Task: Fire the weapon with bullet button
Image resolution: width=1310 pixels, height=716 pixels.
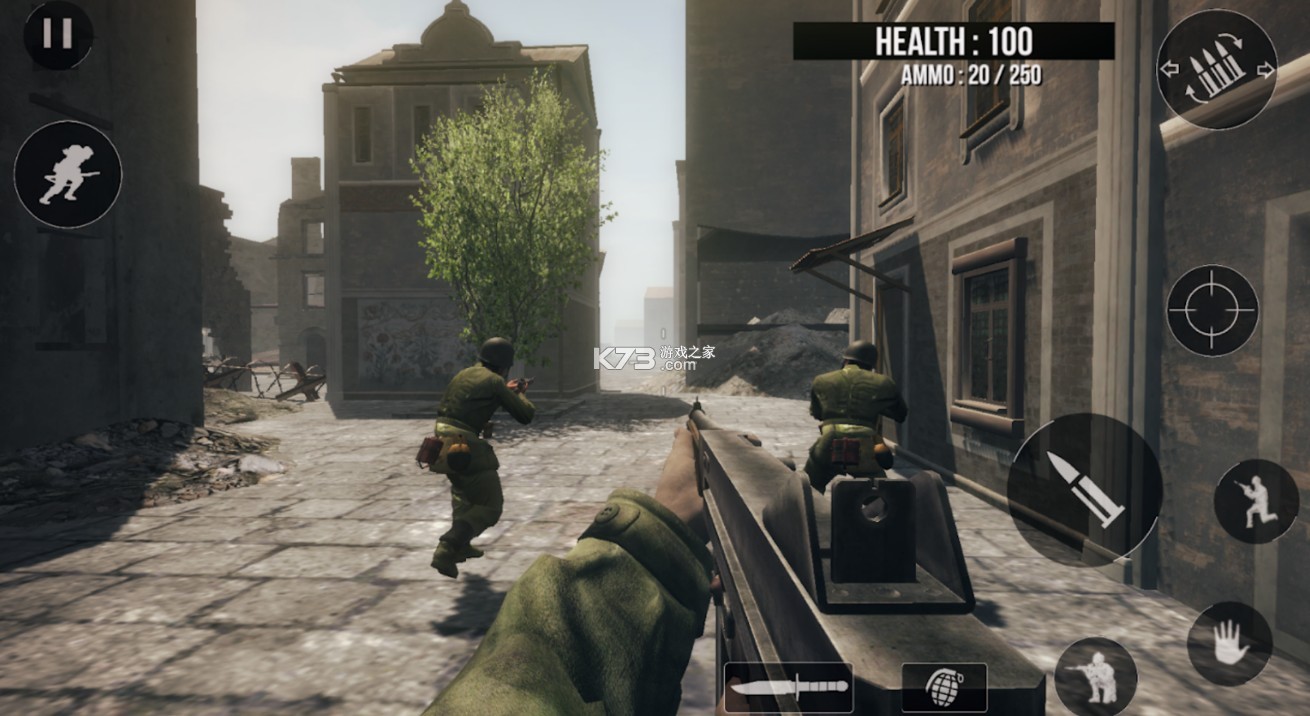Action: point(1084,487)
